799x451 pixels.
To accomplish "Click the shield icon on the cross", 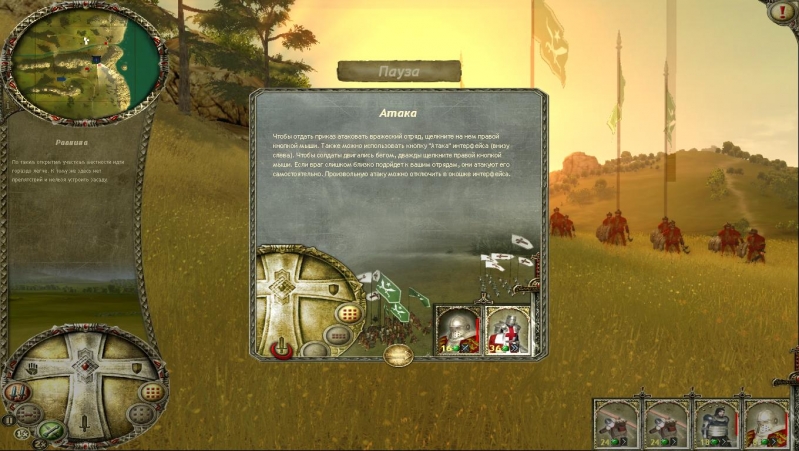I will (135, 368).
